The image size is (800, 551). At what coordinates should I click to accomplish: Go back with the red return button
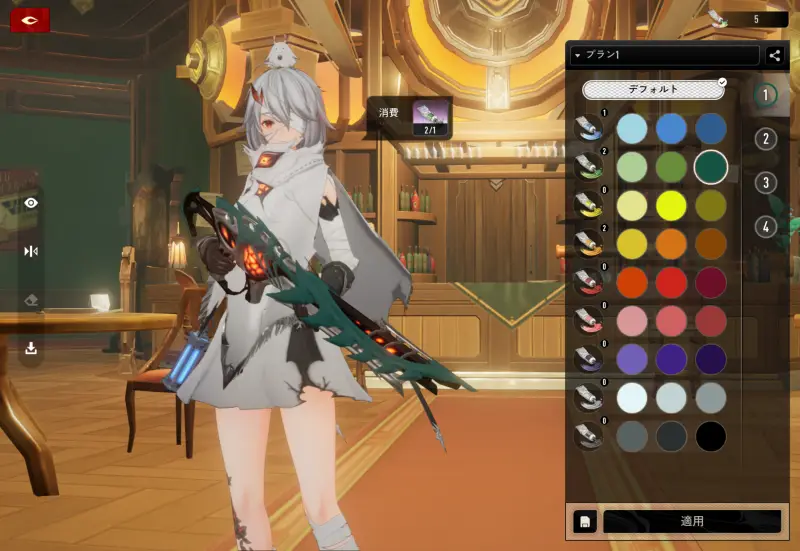click(30, 19)
